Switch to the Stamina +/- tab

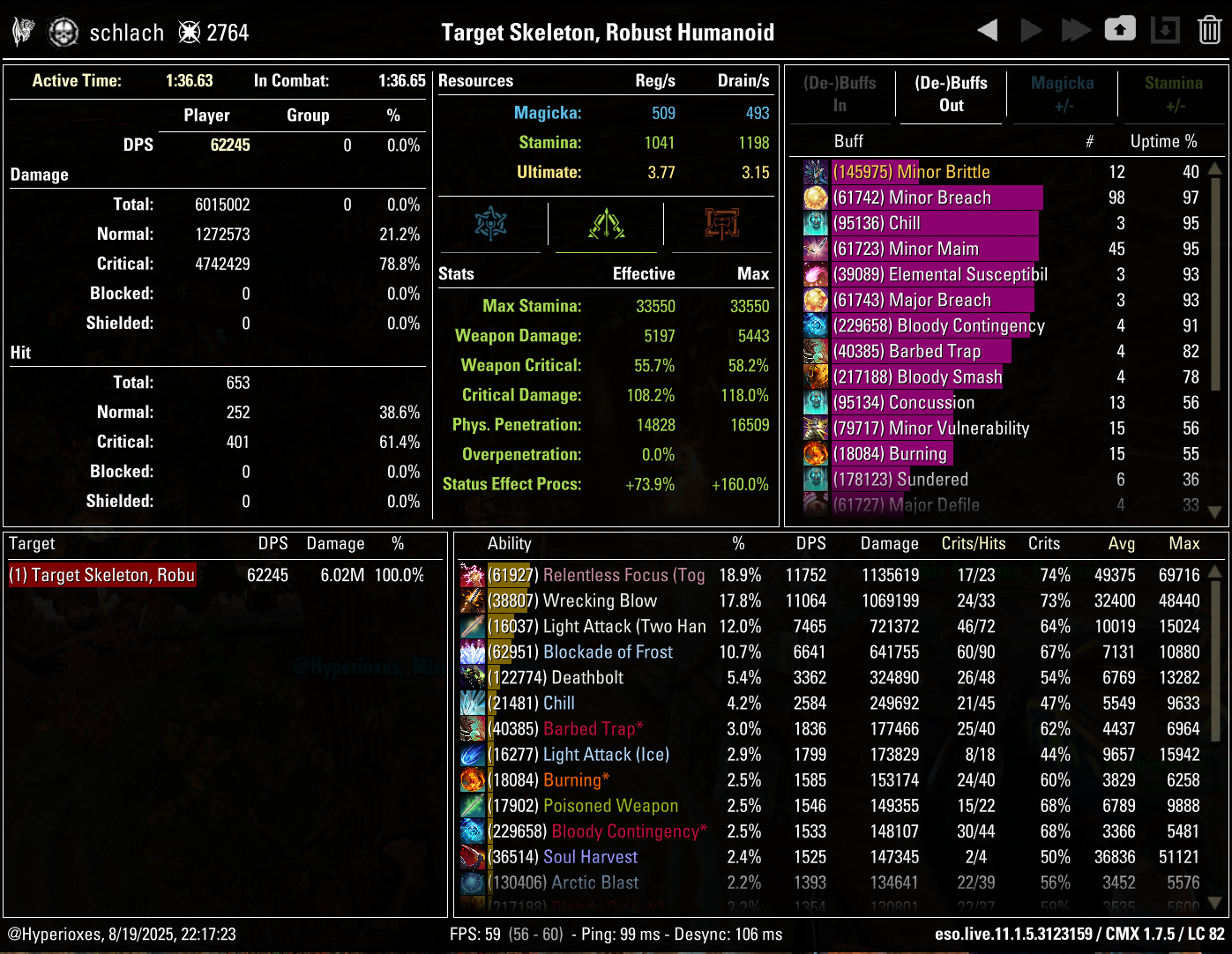(1173, 93)
